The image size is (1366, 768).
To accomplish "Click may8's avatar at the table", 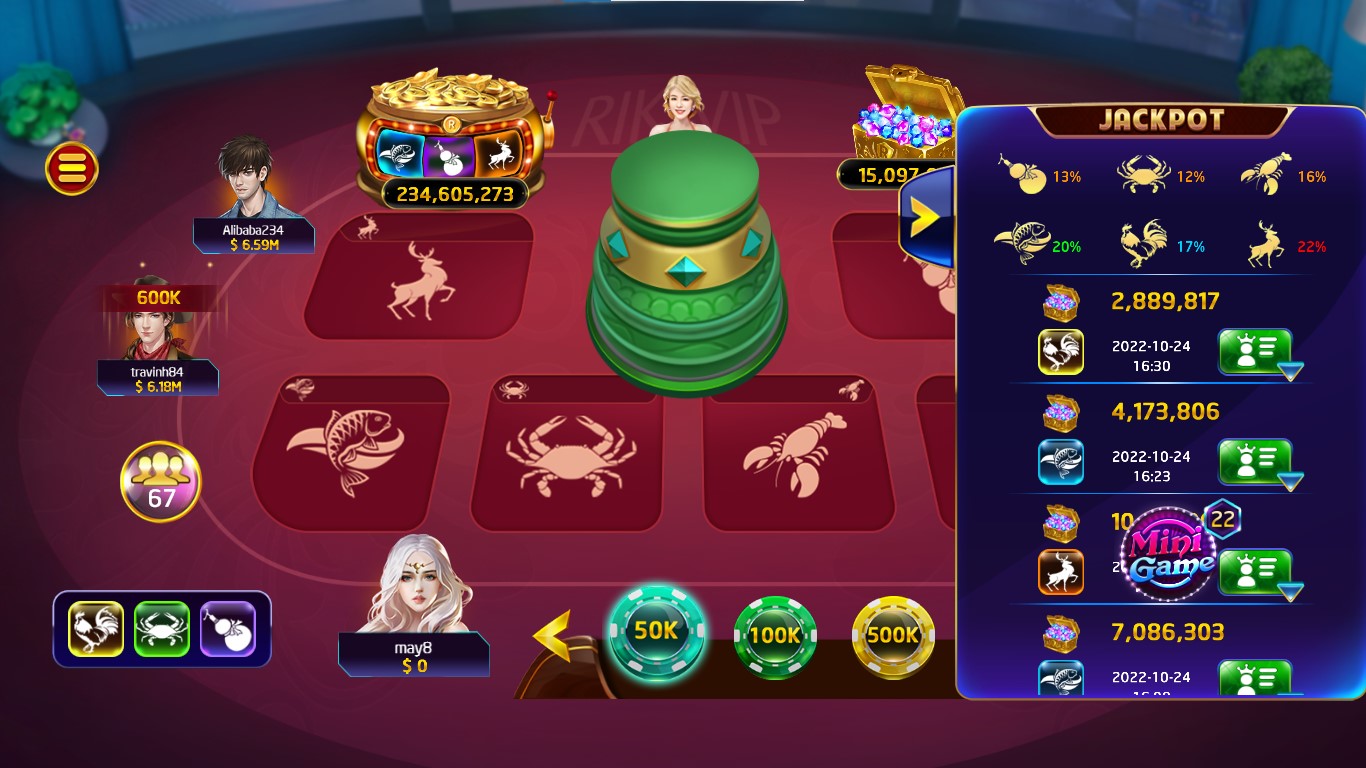I will coord(414,590).
